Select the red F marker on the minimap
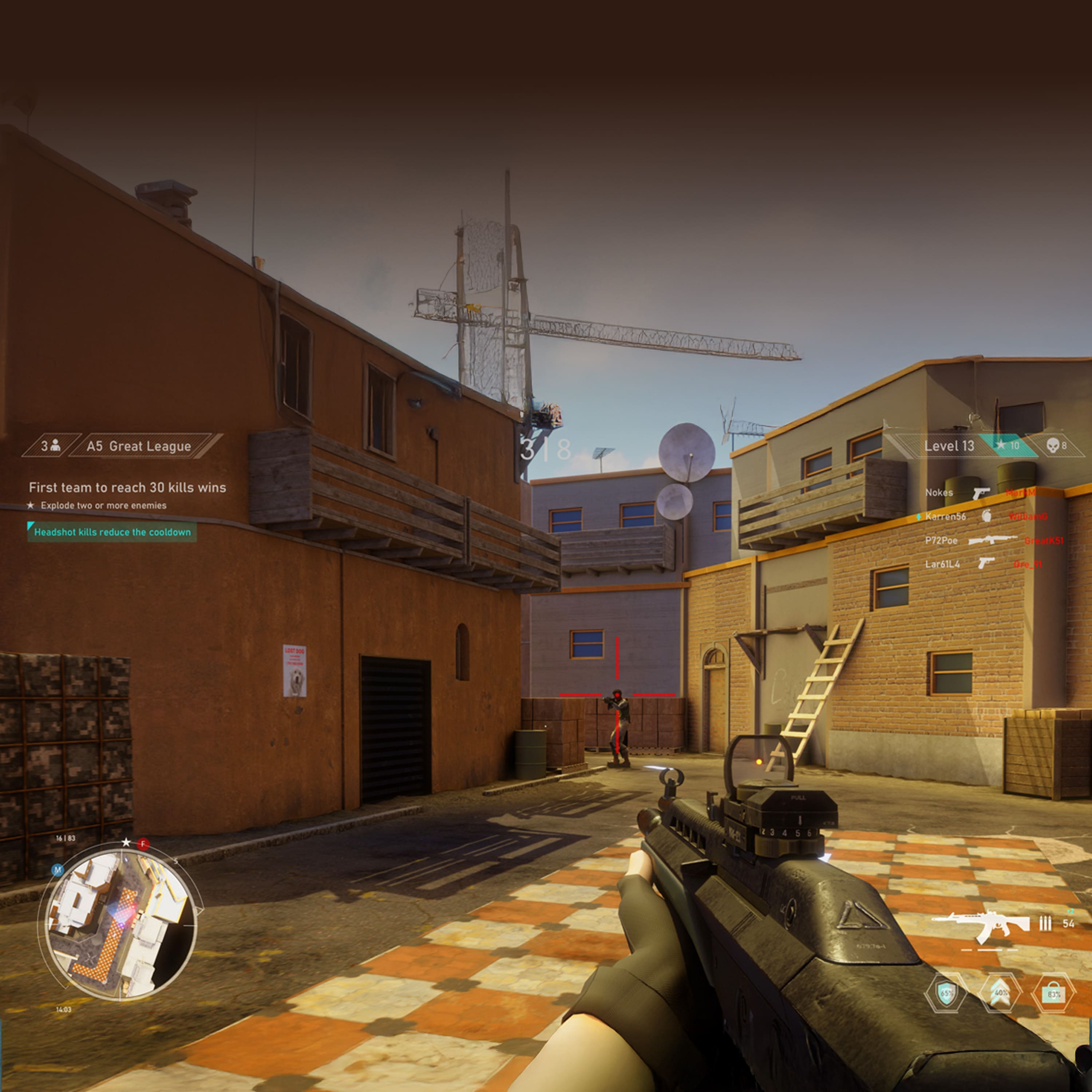1092x1092 pixels. tap(143, 843)
